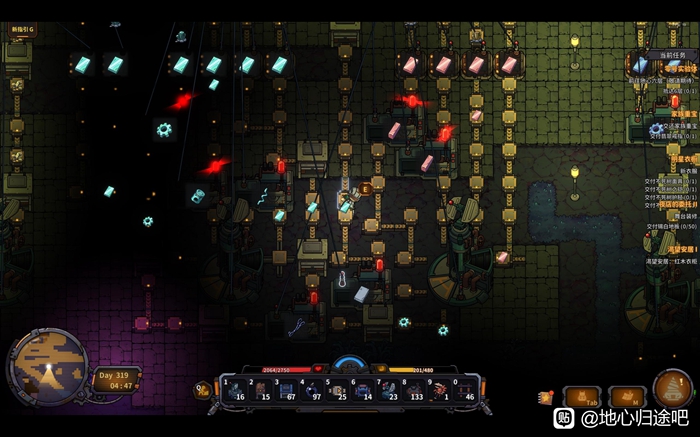Open the 当前任务 quest tracker header
Viewport: 700px width, 437px height.
click(673, 54)
